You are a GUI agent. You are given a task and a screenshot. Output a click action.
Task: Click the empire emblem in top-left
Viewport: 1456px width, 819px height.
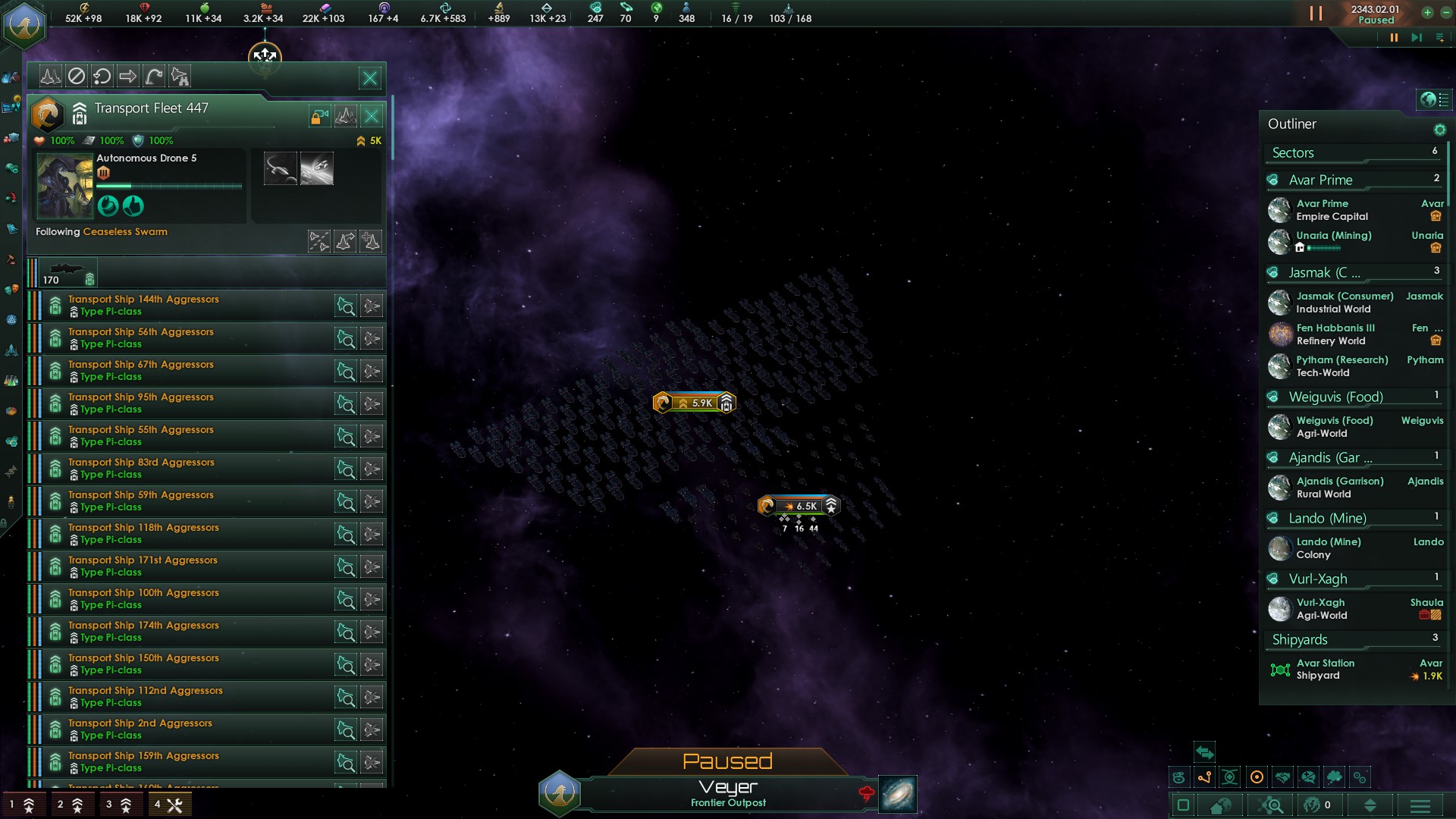click(25, 25)
